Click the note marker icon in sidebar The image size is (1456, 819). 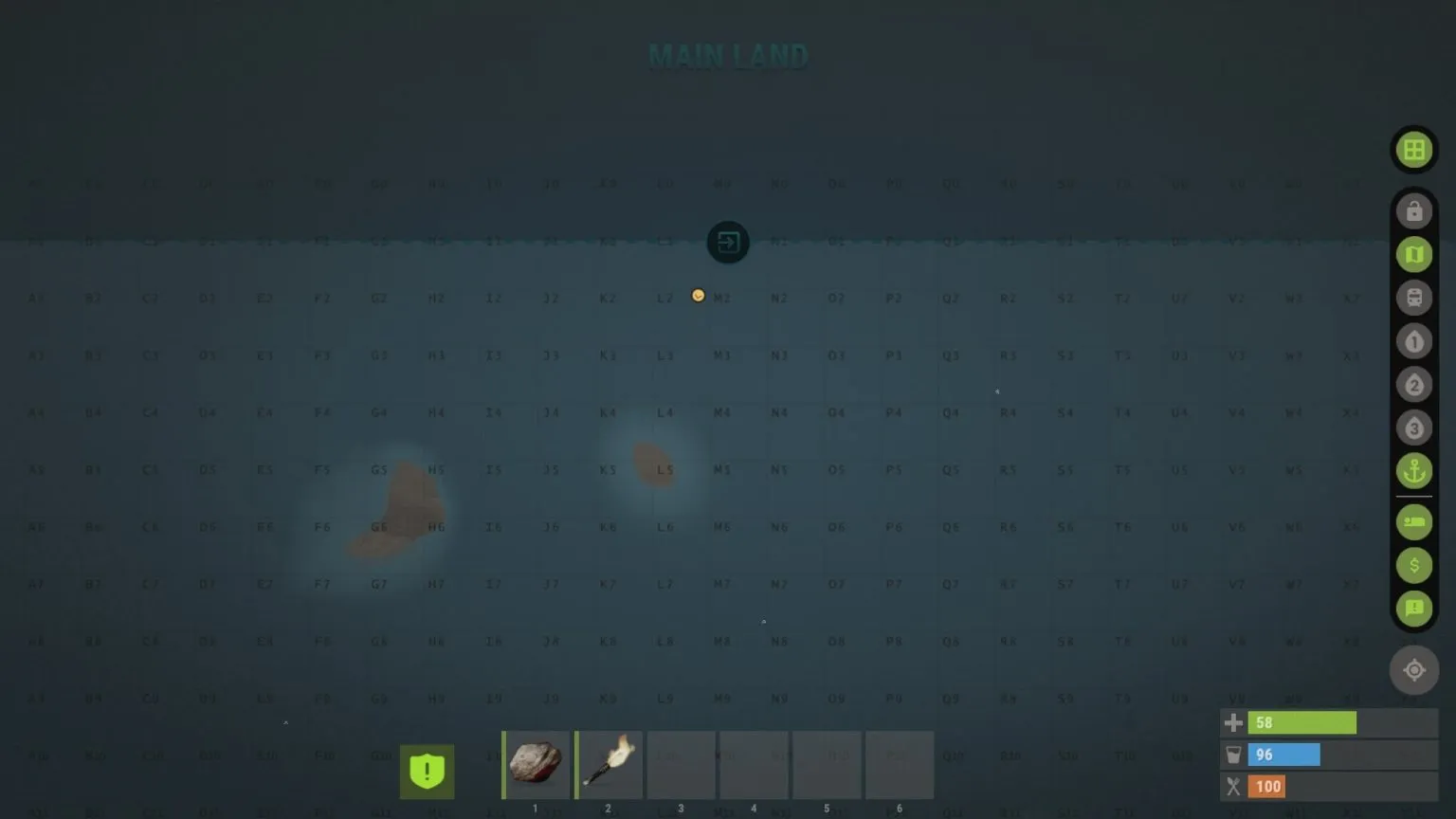(x=1413, y=610)
